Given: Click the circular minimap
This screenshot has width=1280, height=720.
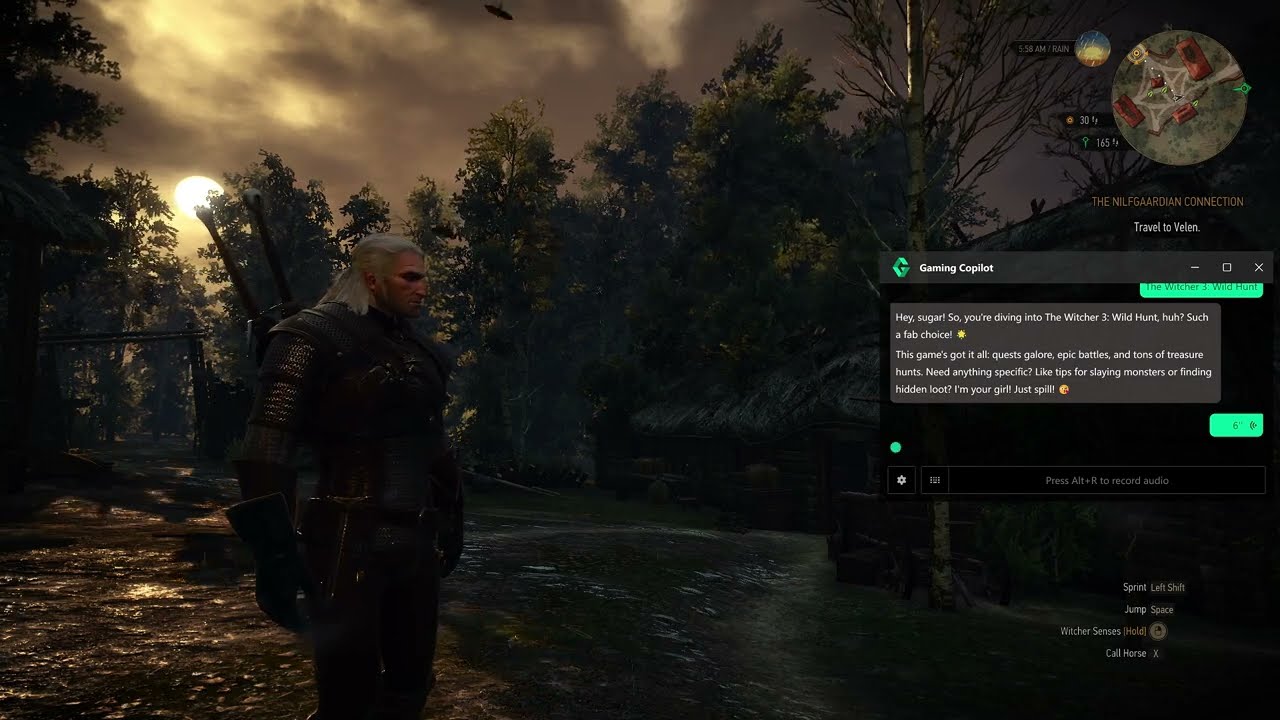Looking at the screenshot, I should (x=1177, y=96).
